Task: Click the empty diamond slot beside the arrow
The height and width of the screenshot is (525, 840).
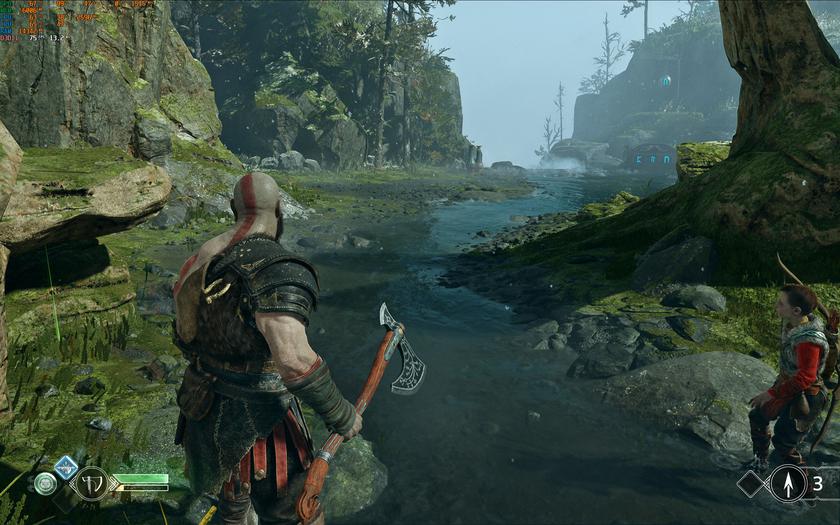Action: [x=752, y=484]
